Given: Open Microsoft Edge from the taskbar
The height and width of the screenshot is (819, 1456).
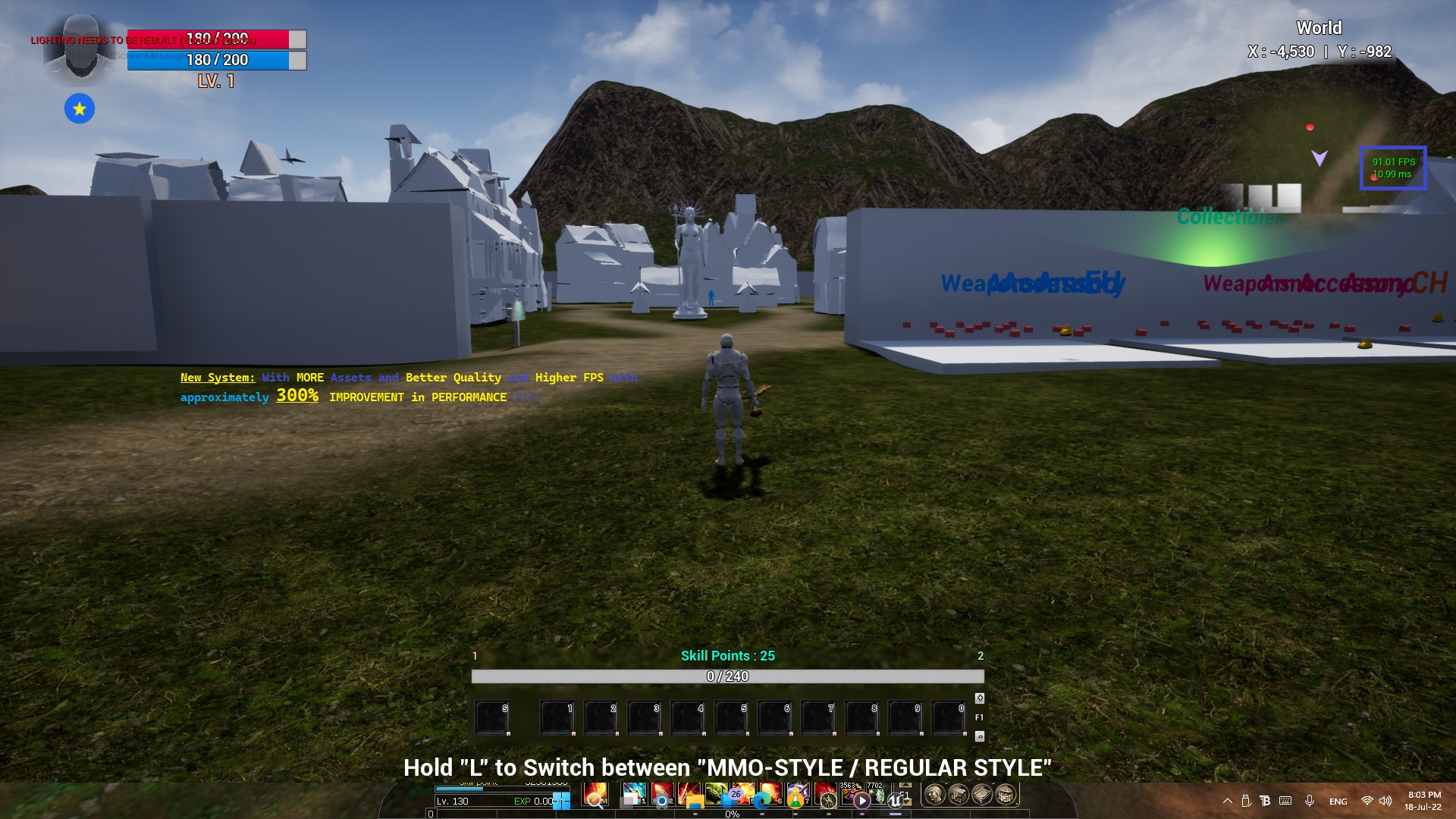Looking at the screenshot, I should click(761, 802).
